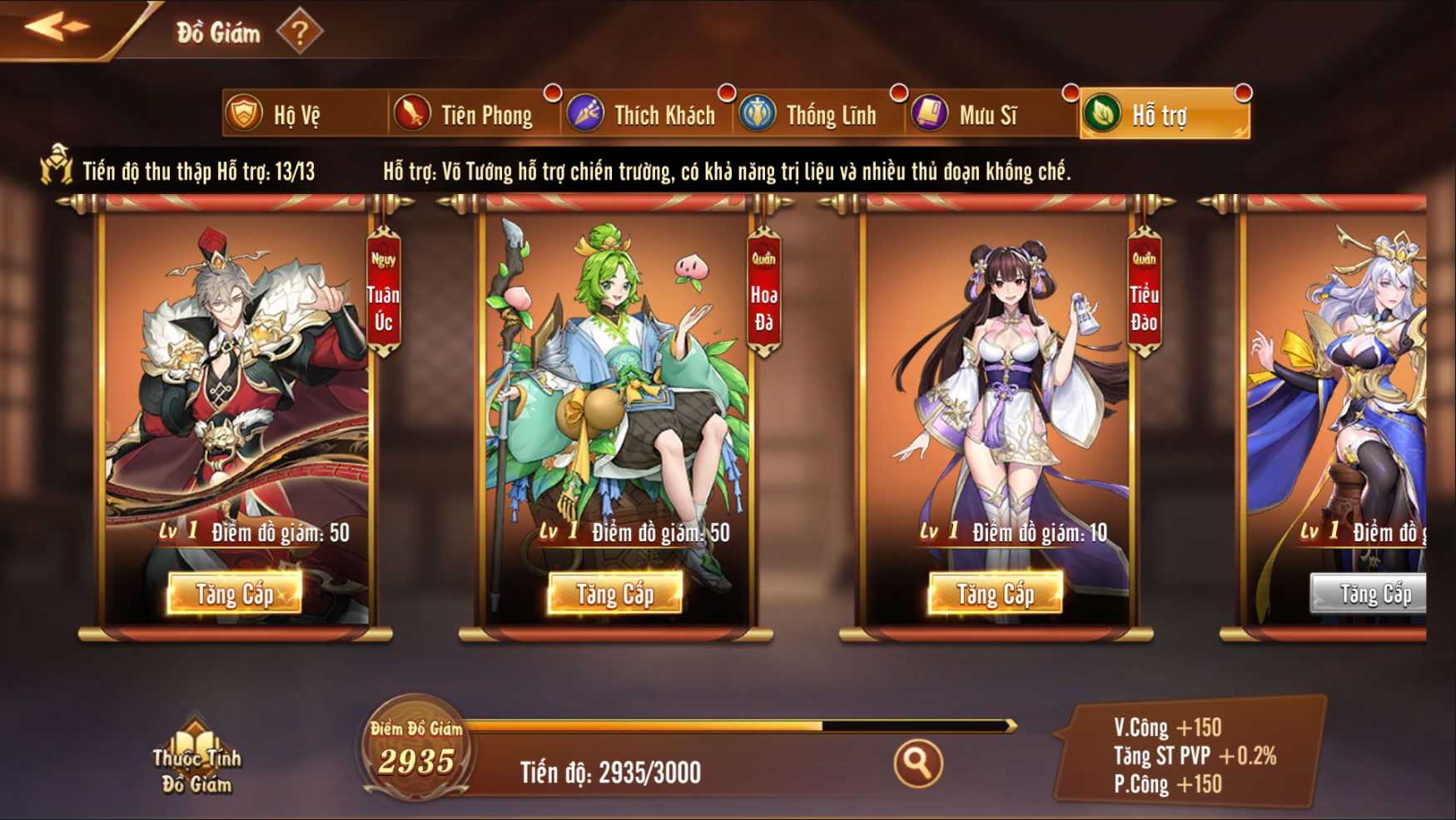Level up Tiểu Đào with Tăng Cấp
The image size is (1456, 820).
coord(996,594)
